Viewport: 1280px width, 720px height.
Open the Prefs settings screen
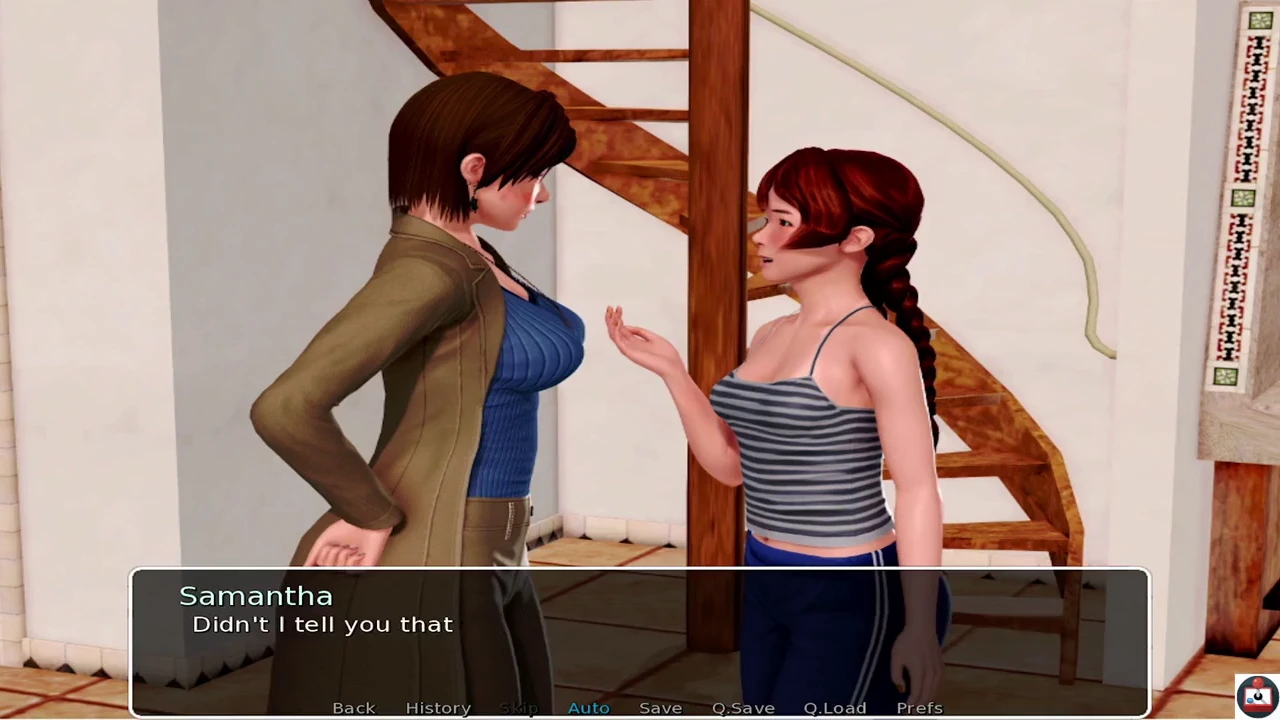click(x=919, y=708)
